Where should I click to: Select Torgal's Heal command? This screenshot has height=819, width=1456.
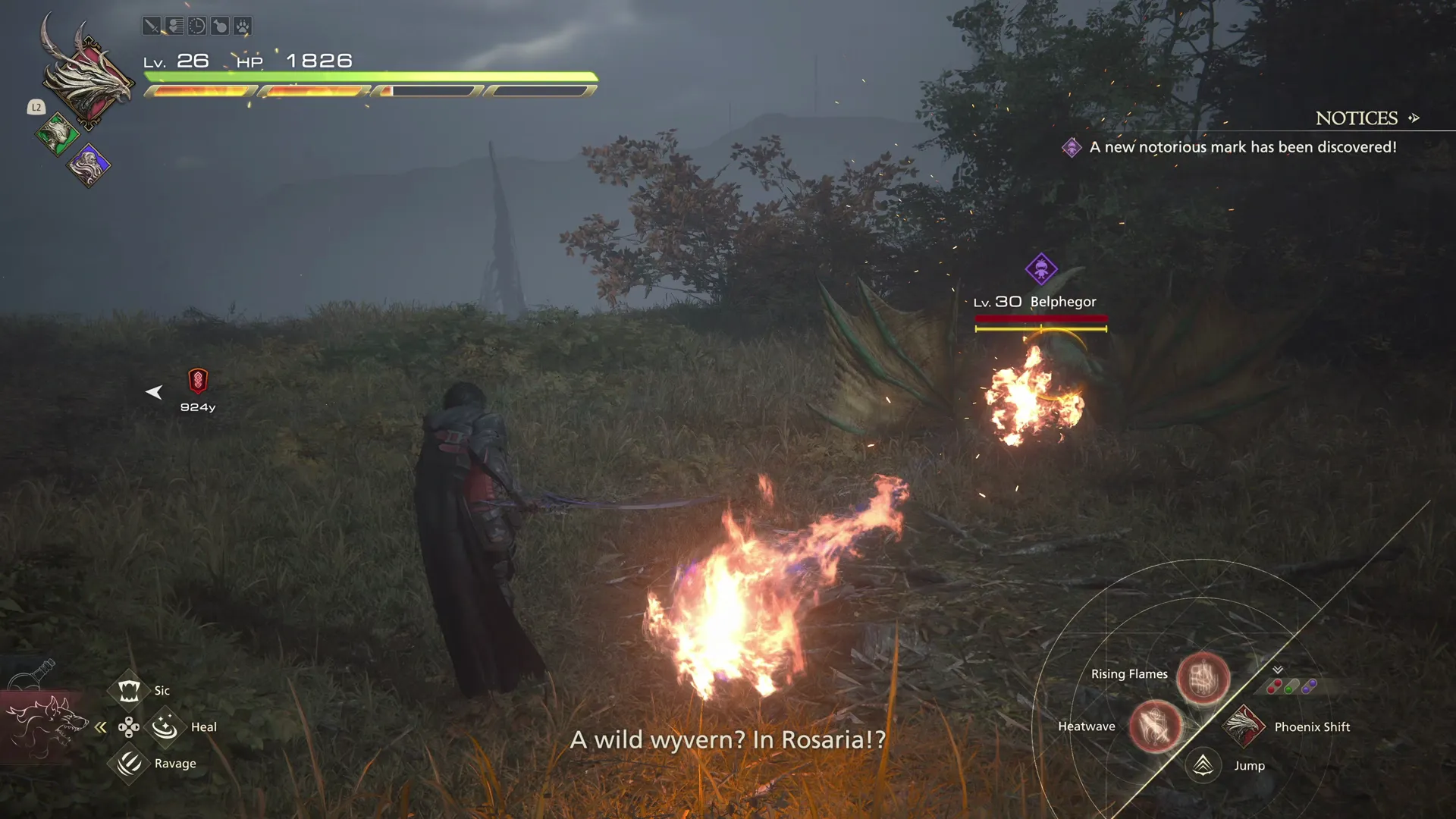(164, 726)
